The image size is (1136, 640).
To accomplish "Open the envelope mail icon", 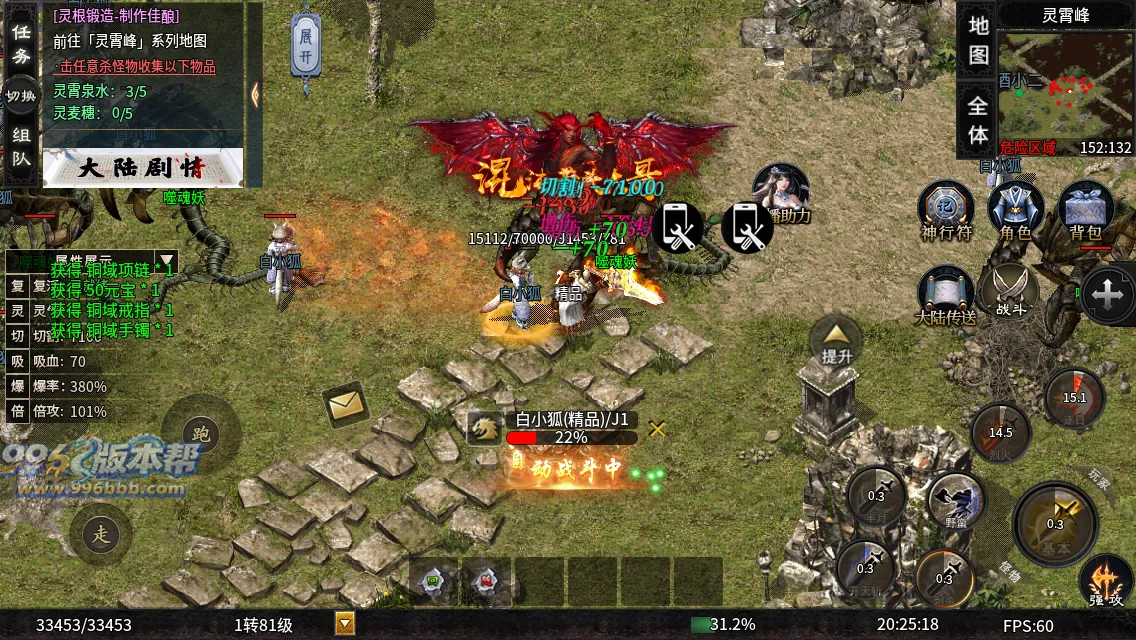I will 346,405.
